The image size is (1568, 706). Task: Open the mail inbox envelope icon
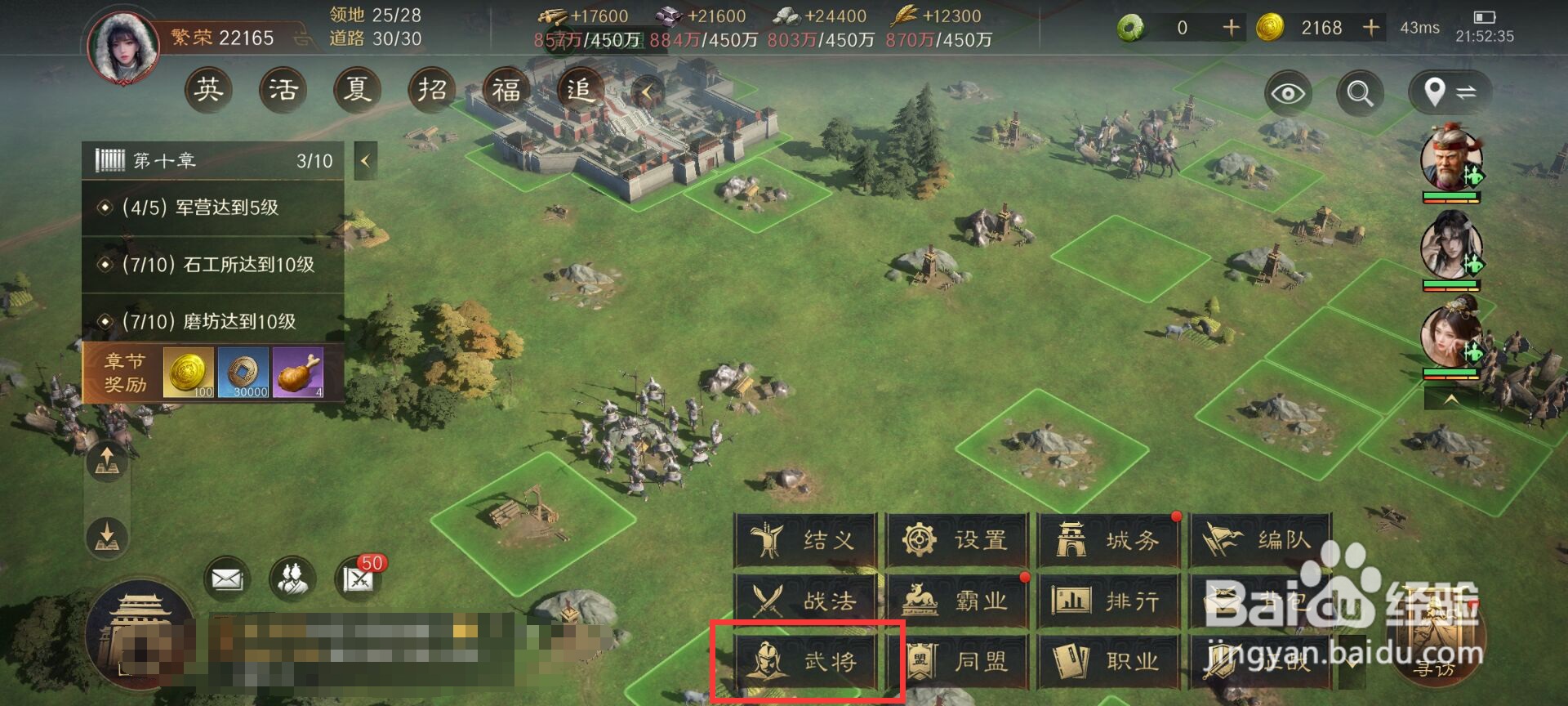pos(229,578)
